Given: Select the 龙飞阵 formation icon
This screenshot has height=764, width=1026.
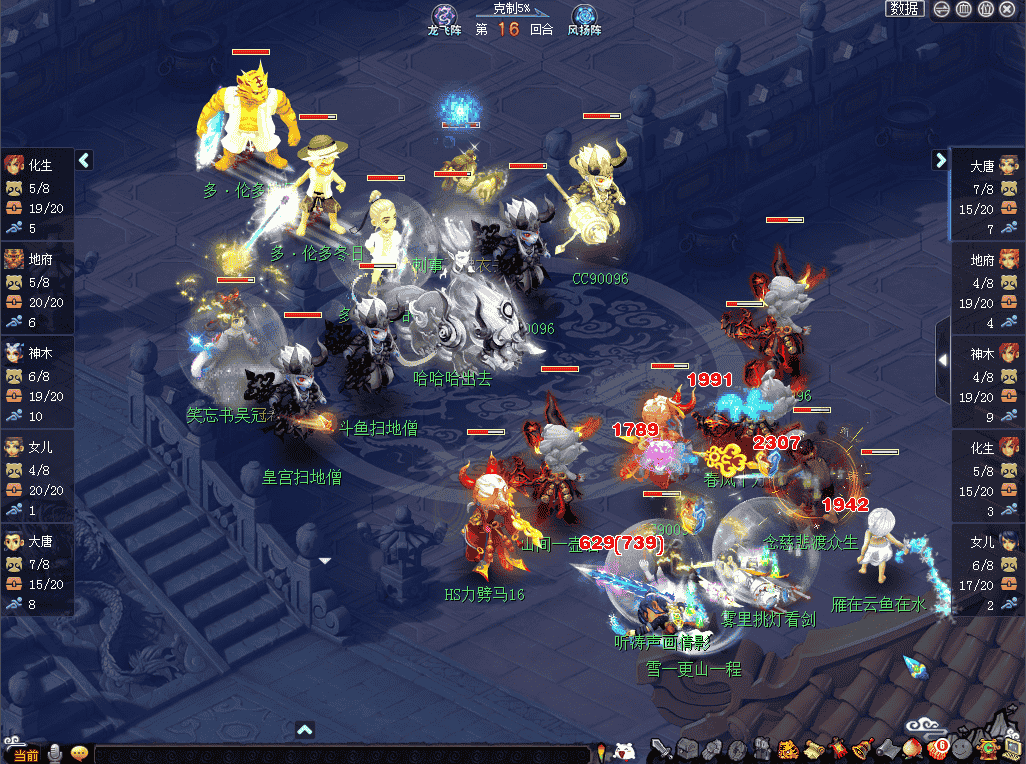Looking at the screenshot, I should [443, 16].
